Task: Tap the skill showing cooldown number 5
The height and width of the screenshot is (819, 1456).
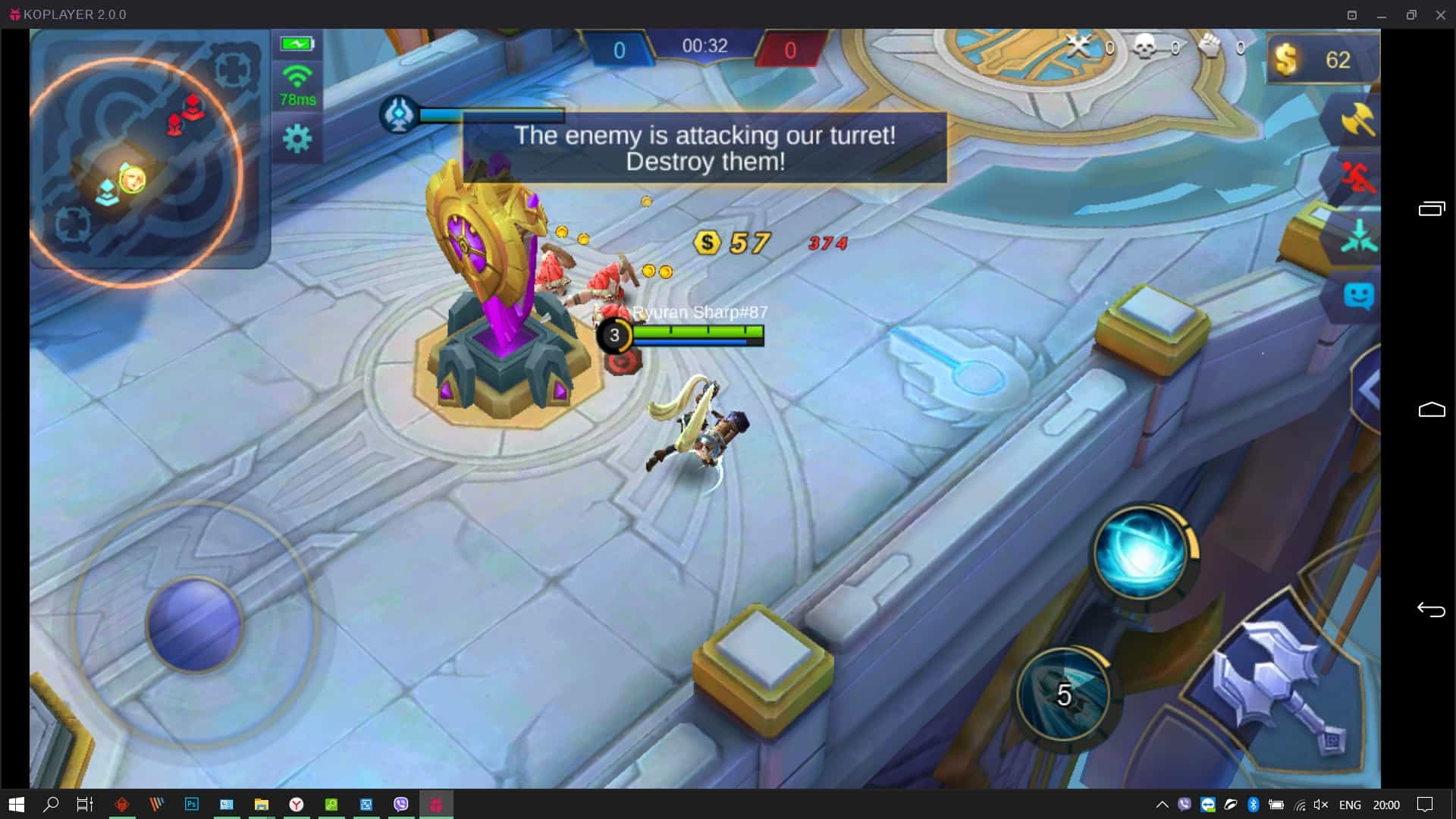Action: point(1063,695)
